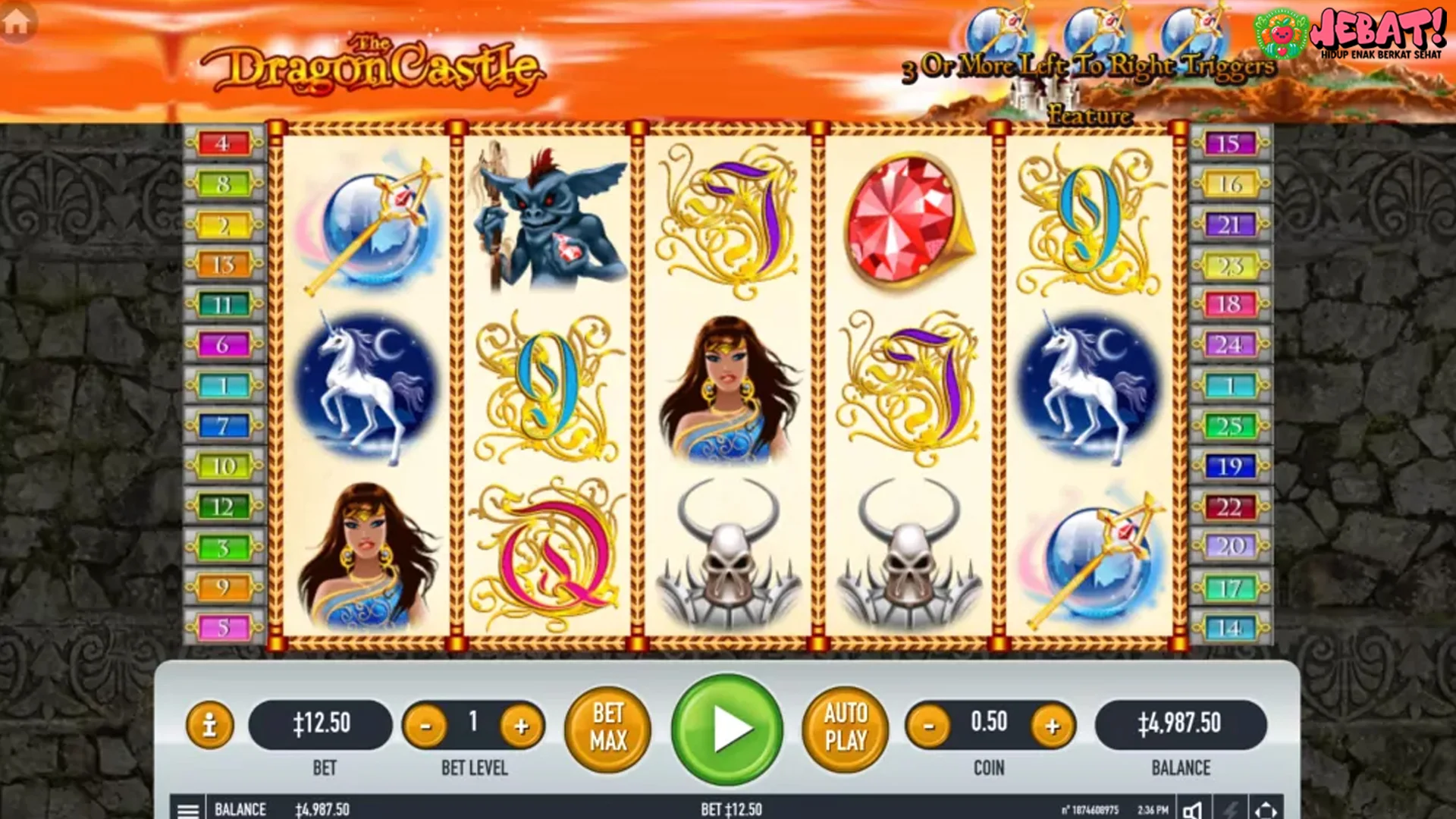This screenshot has width=1456, height=819.
Task: Click the balance display showing 4,987.50
Action: [1181, 724]
